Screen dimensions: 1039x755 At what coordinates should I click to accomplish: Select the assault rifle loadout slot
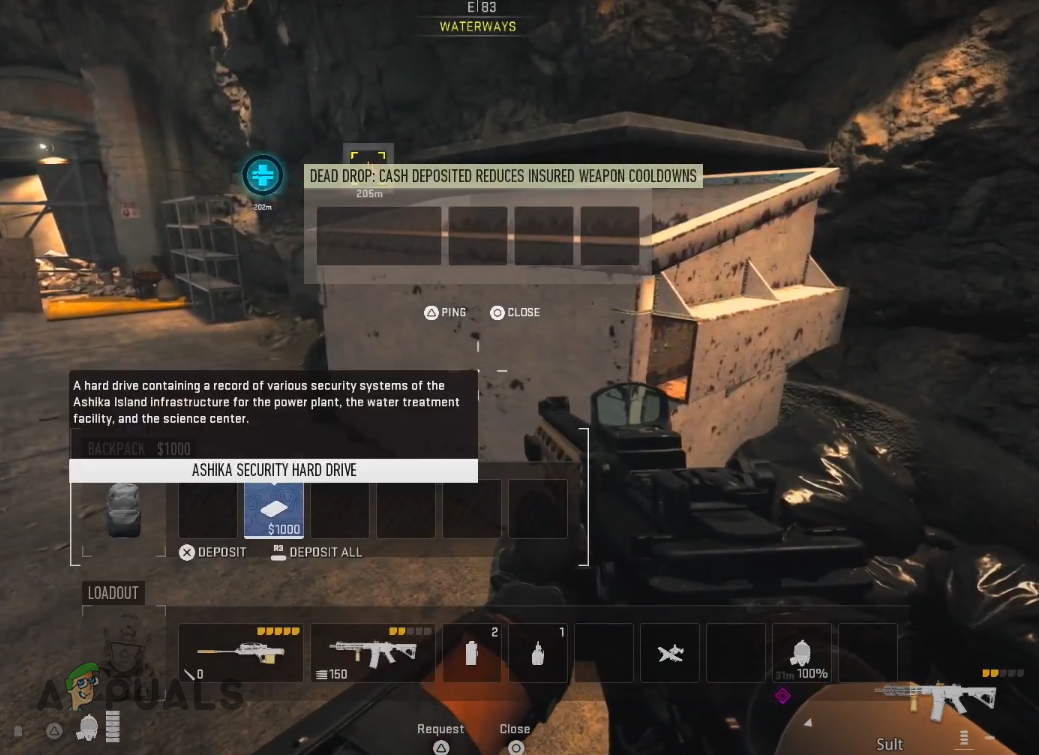point(372,653)
